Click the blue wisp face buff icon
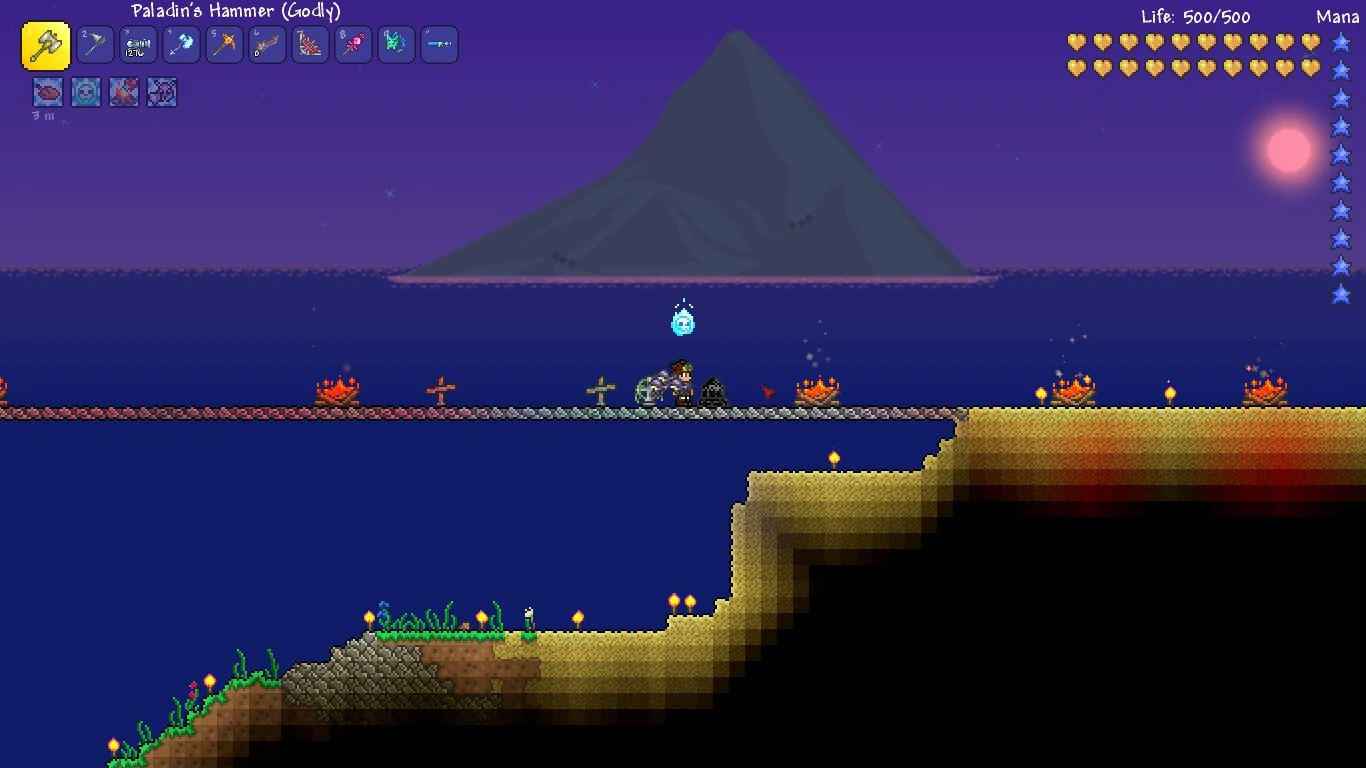The height and width of the screenshot is (768, 1366). (x=86, y=93)
